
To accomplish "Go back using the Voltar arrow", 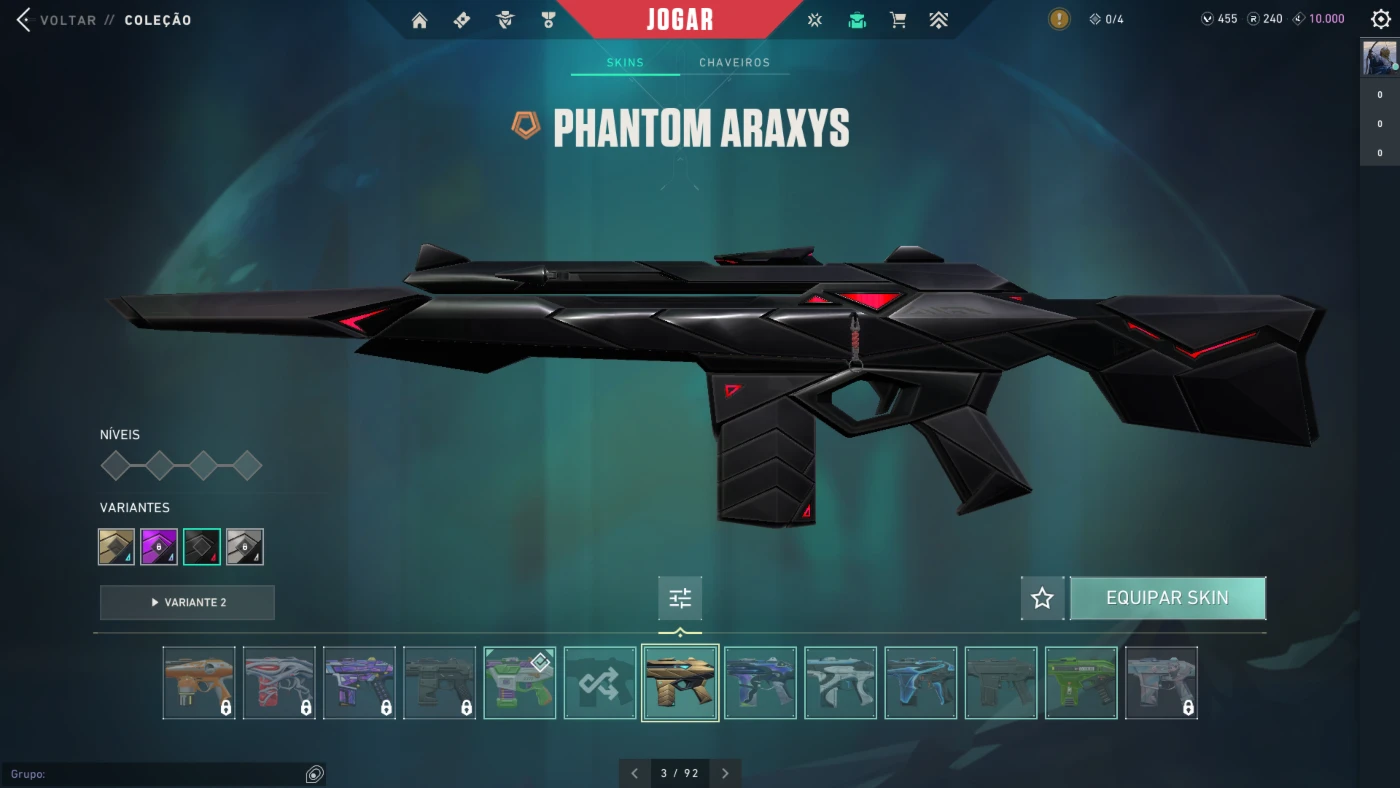I will tap(24, 20).
